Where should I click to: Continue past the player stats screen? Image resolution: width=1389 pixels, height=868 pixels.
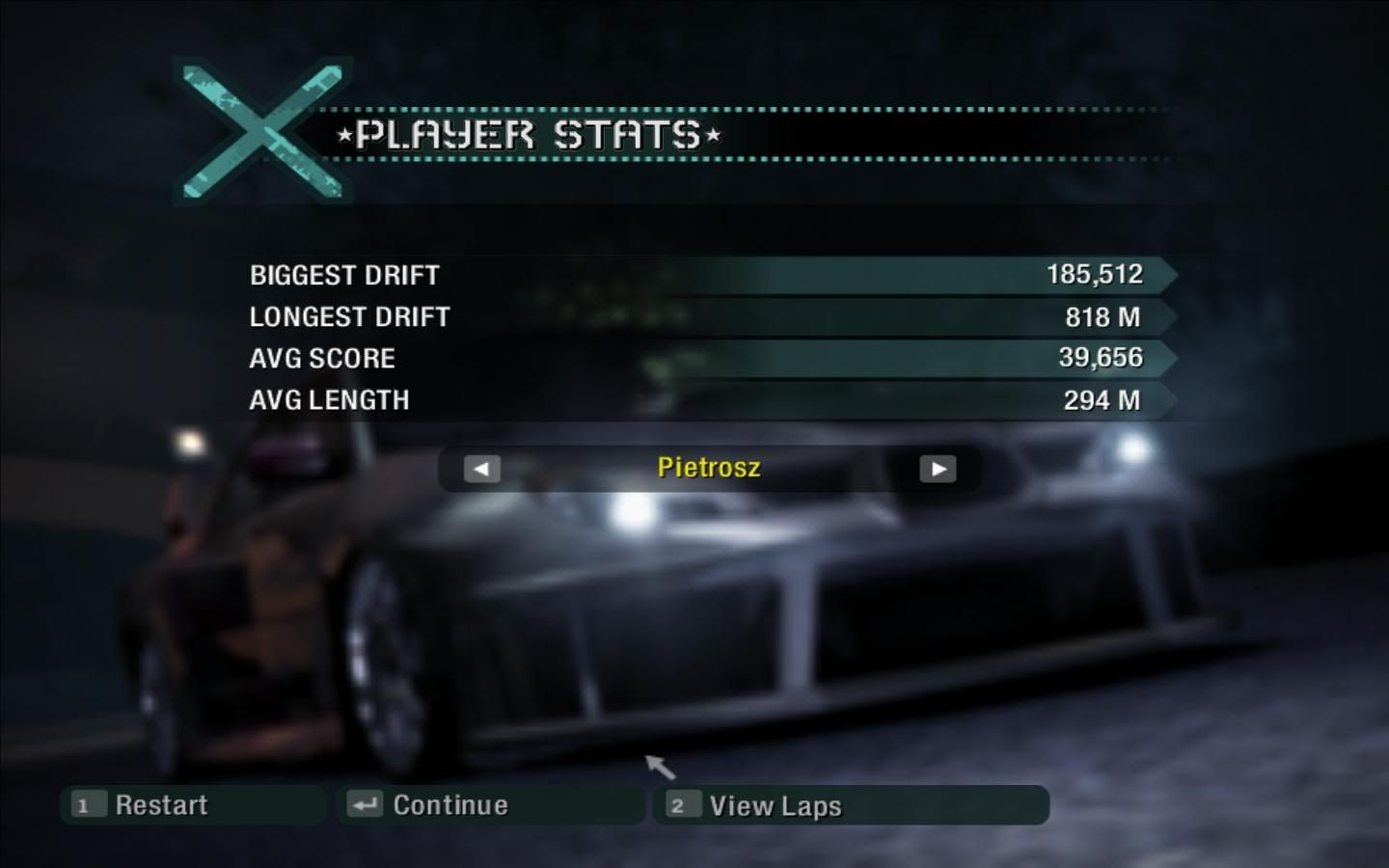pos(449,805)
